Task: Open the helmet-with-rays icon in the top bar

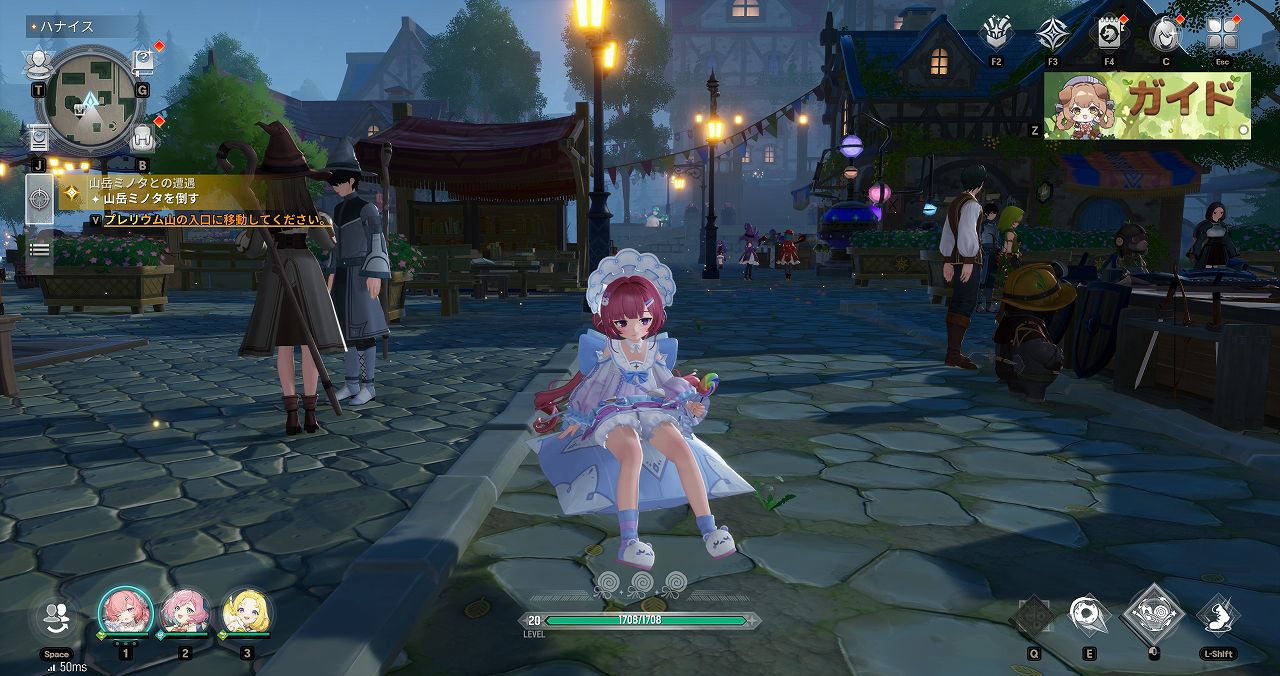Action: pos(996,35)
